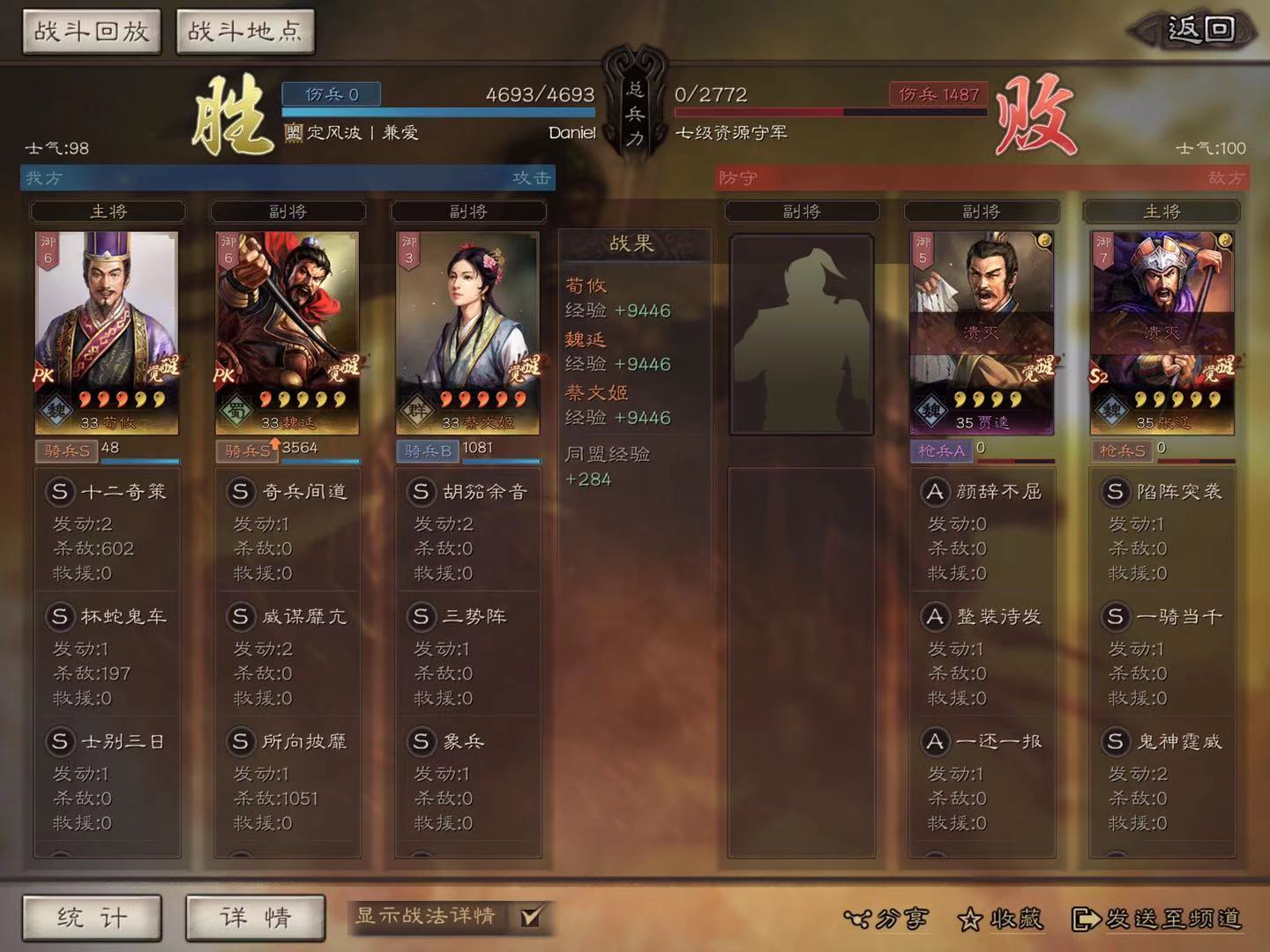1270x952 pixels.
Task: Click the S icon beside 十二奇策 skill
Action: [x=60, y=492]
